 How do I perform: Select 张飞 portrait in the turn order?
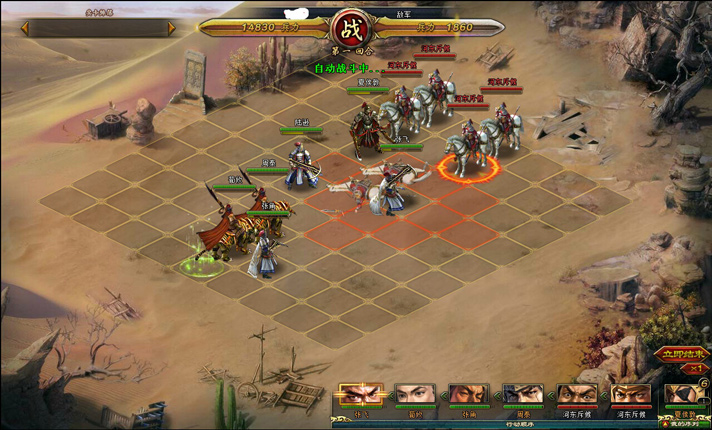point(360,394)
